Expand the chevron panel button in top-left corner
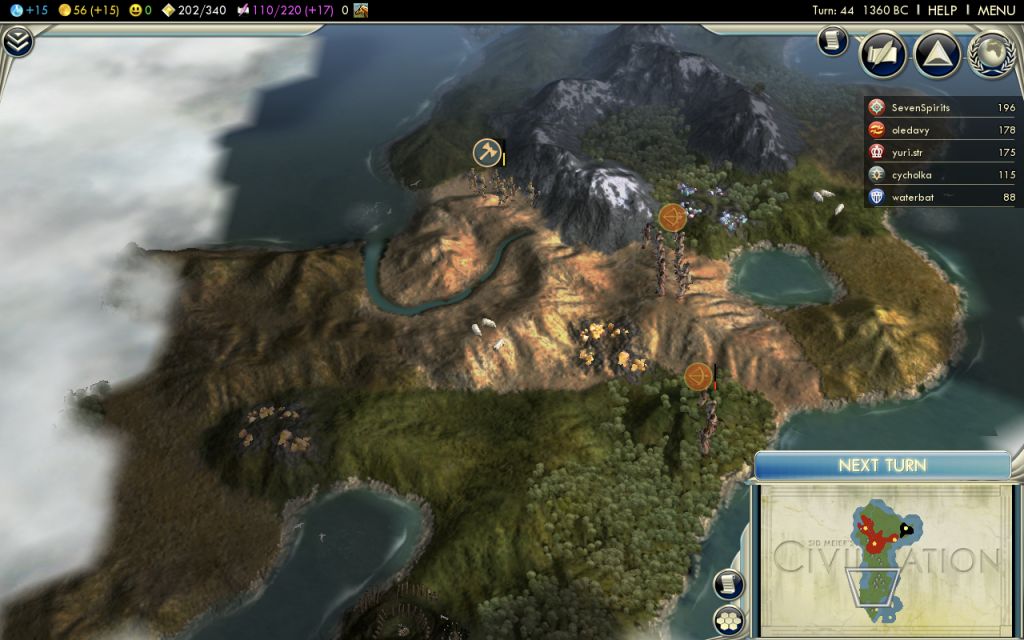 [x=17, y=42]
